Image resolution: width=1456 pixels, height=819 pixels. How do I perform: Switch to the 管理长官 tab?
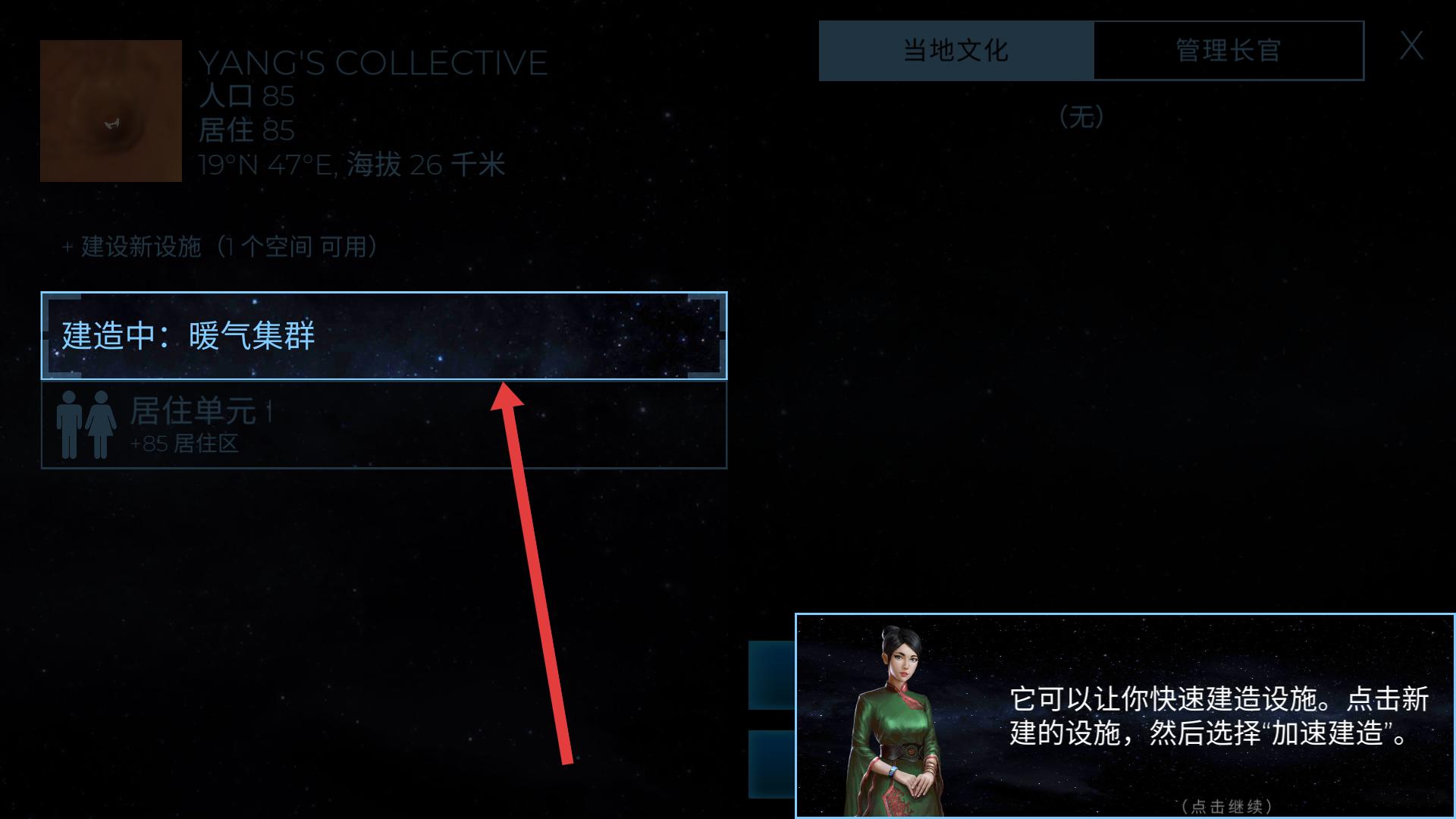click(1227, 50)
